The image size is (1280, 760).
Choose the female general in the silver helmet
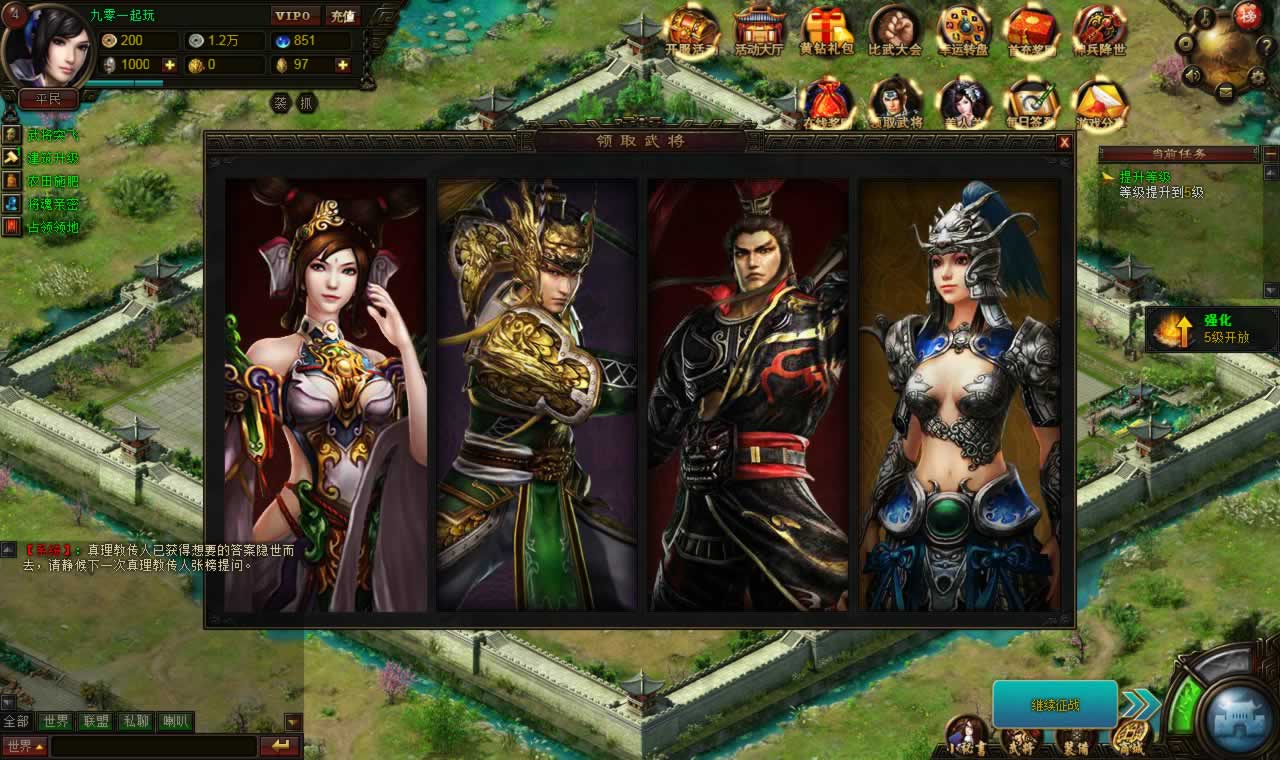pos(960,395)
